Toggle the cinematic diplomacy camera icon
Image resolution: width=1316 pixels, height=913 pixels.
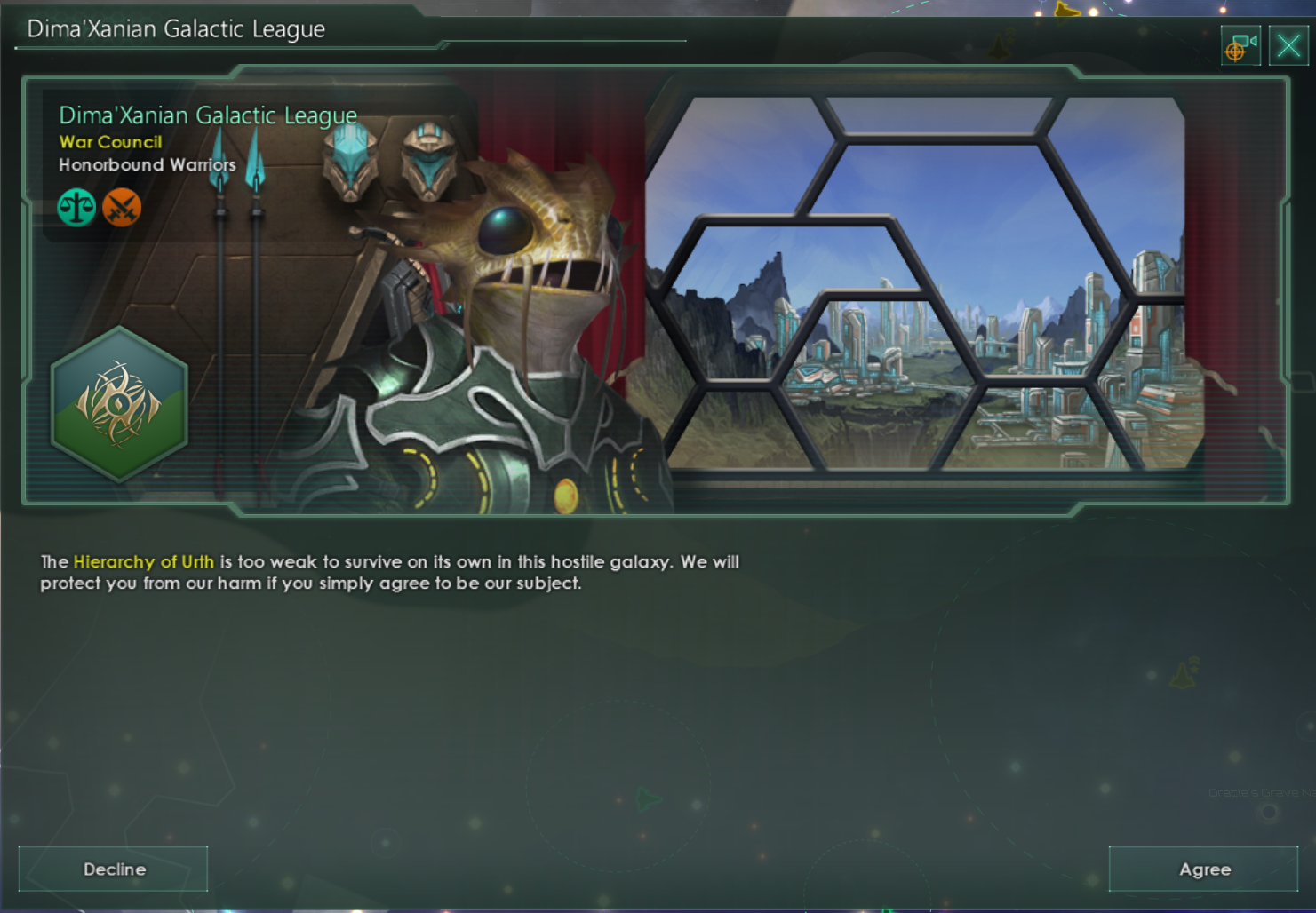(1240, 44)
